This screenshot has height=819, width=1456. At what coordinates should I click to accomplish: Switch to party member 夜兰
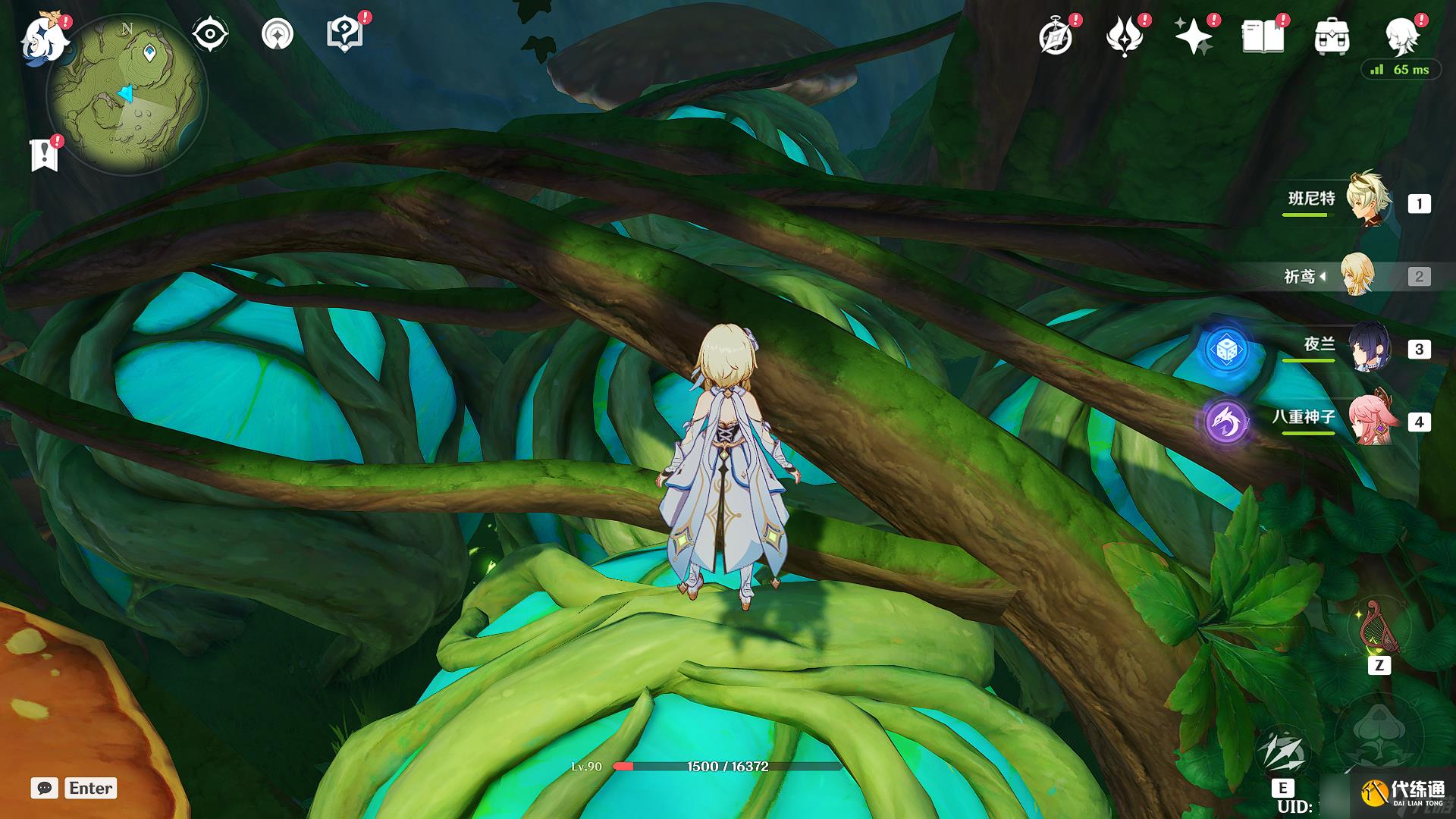pos(1368,348)
